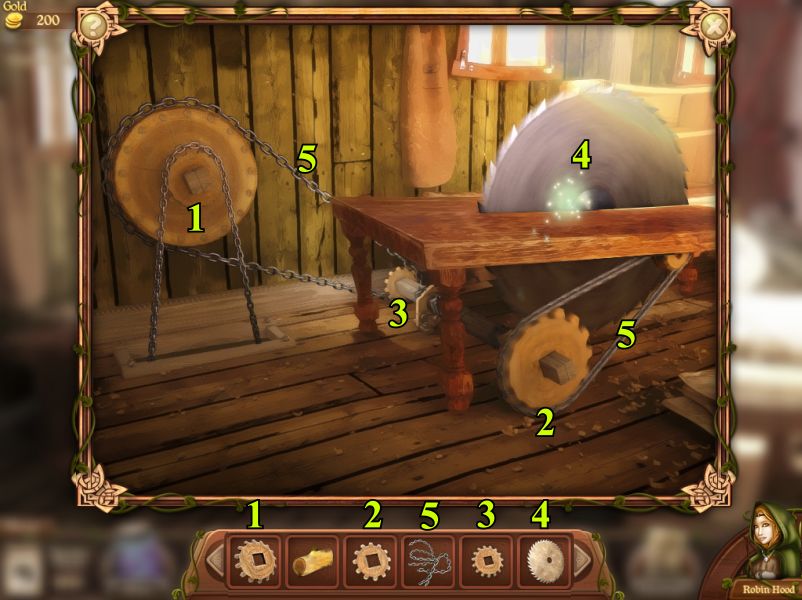Image resolution: width=802 pixels, height=600 pixels.
Task: Show previous inventory items with left arrow
Action: (215, 559)
